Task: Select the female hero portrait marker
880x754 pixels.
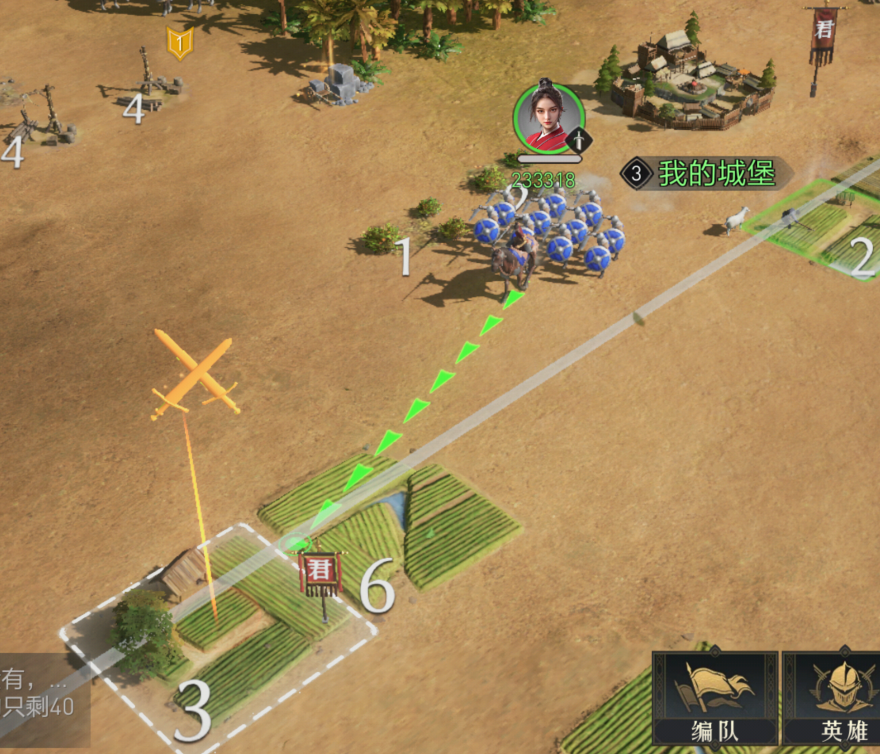Action: pyautogui.click(x=548, y=119)
